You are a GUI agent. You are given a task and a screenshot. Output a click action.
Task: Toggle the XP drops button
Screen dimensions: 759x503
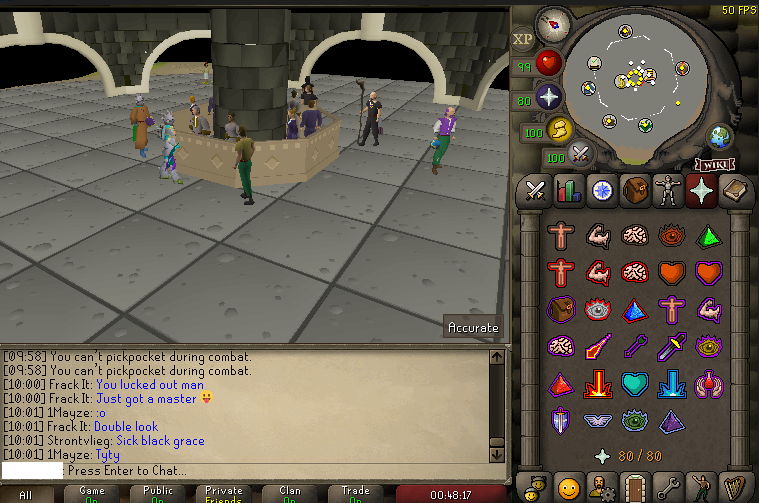pyautogui.click(x=523, y=39)
